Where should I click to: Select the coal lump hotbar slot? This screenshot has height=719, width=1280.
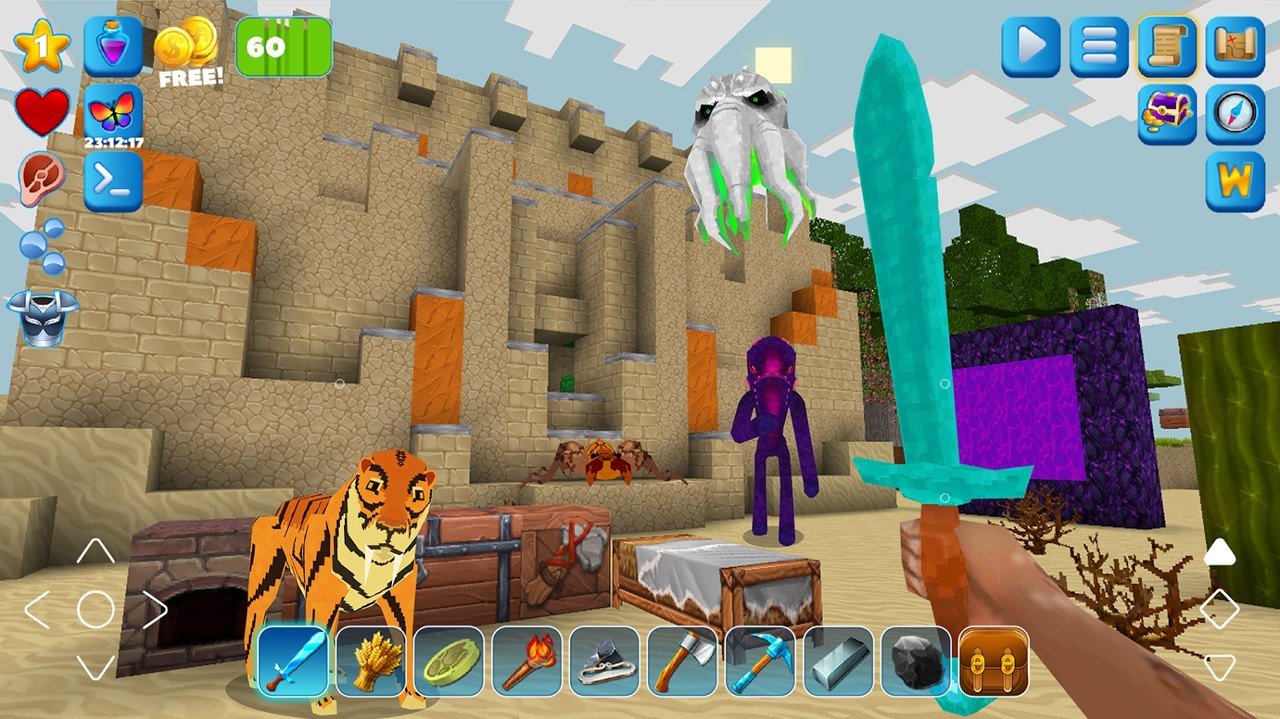coord(917,661)
